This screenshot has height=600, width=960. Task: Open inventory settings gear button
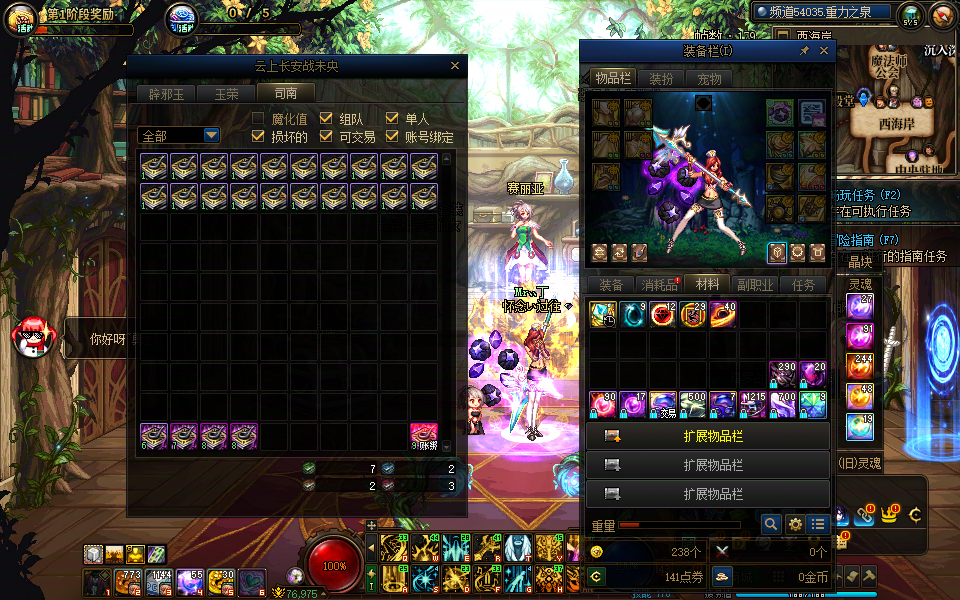(x=795, y=524)
